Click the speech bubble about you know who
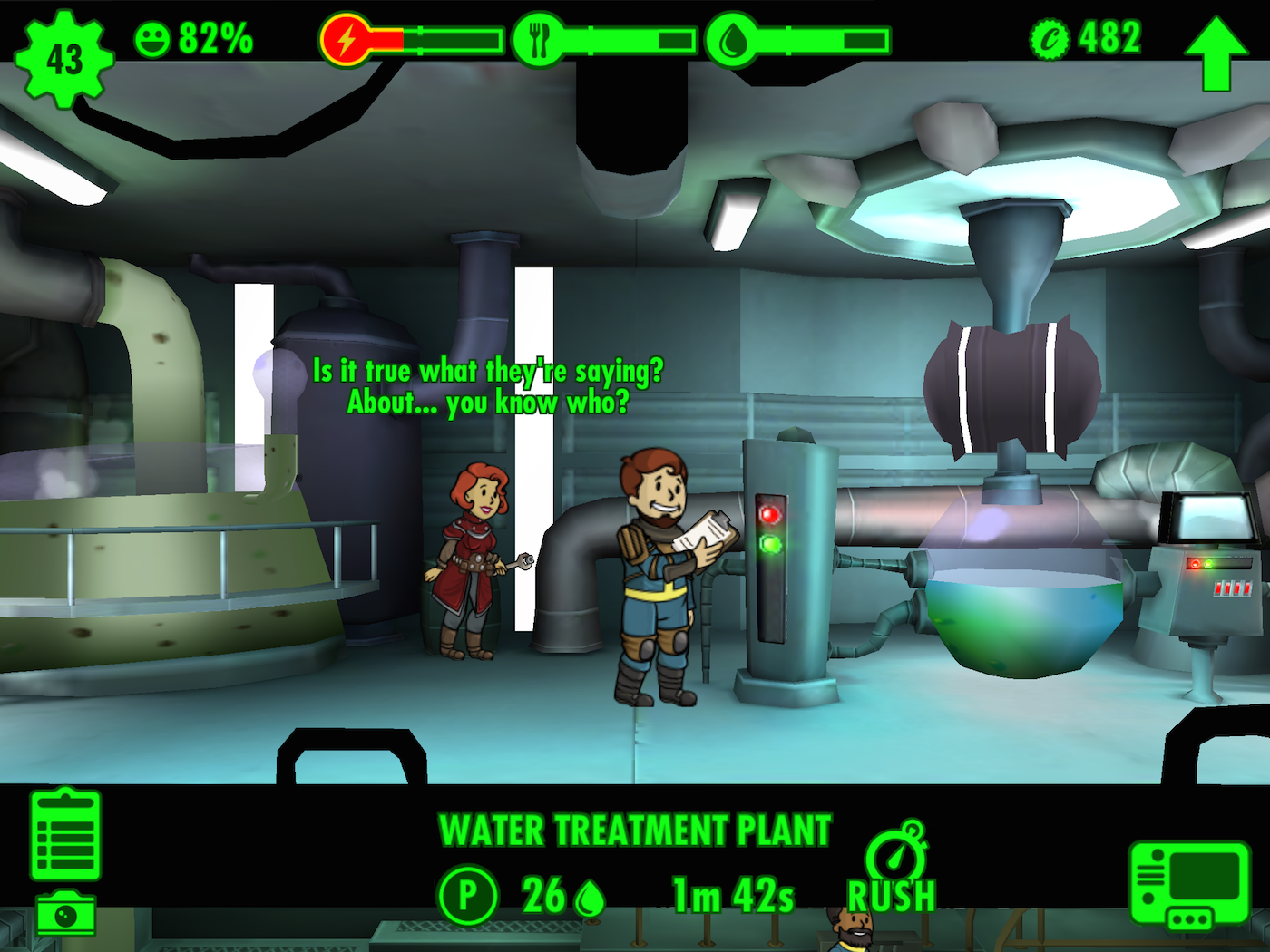Viewport: 1270px width, 952px height. point(490,385)
